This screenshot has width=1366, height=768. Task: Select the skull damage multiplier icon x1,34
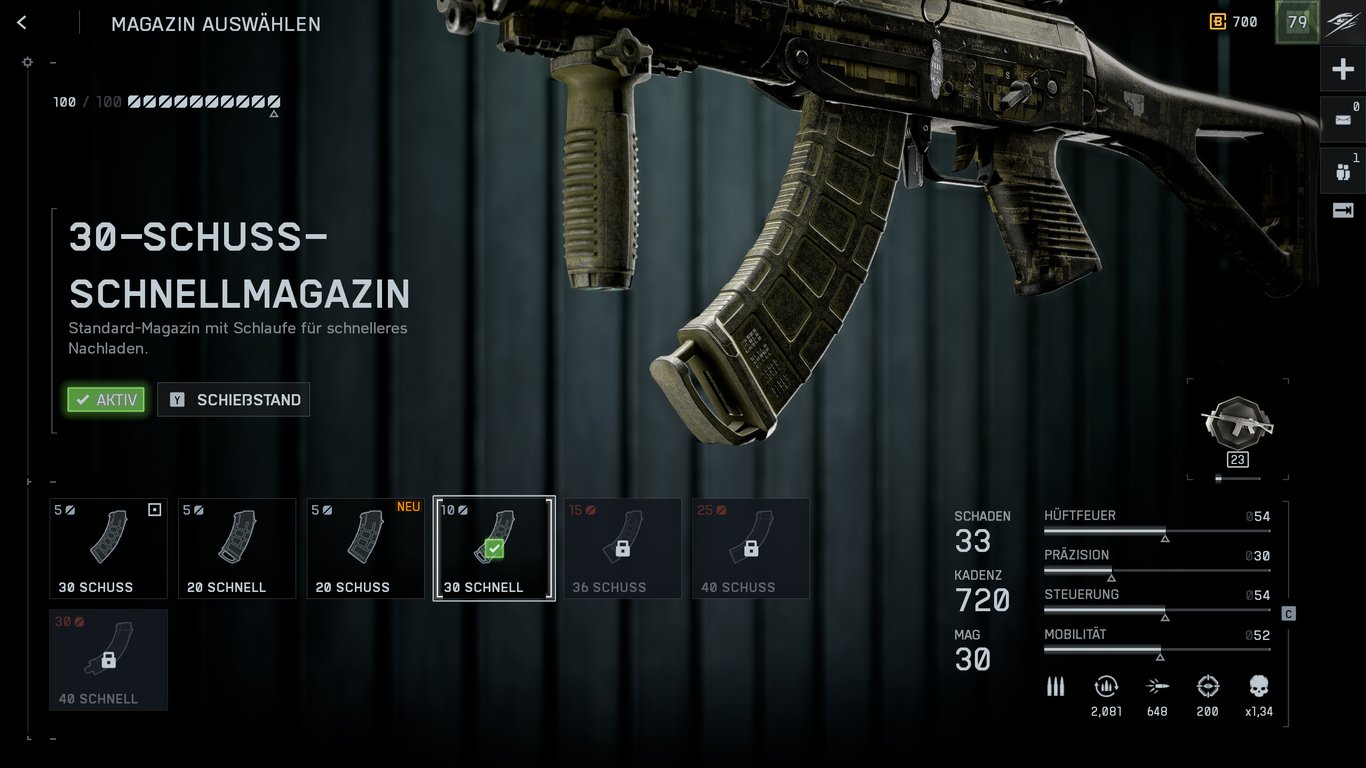coord(1257,687)
